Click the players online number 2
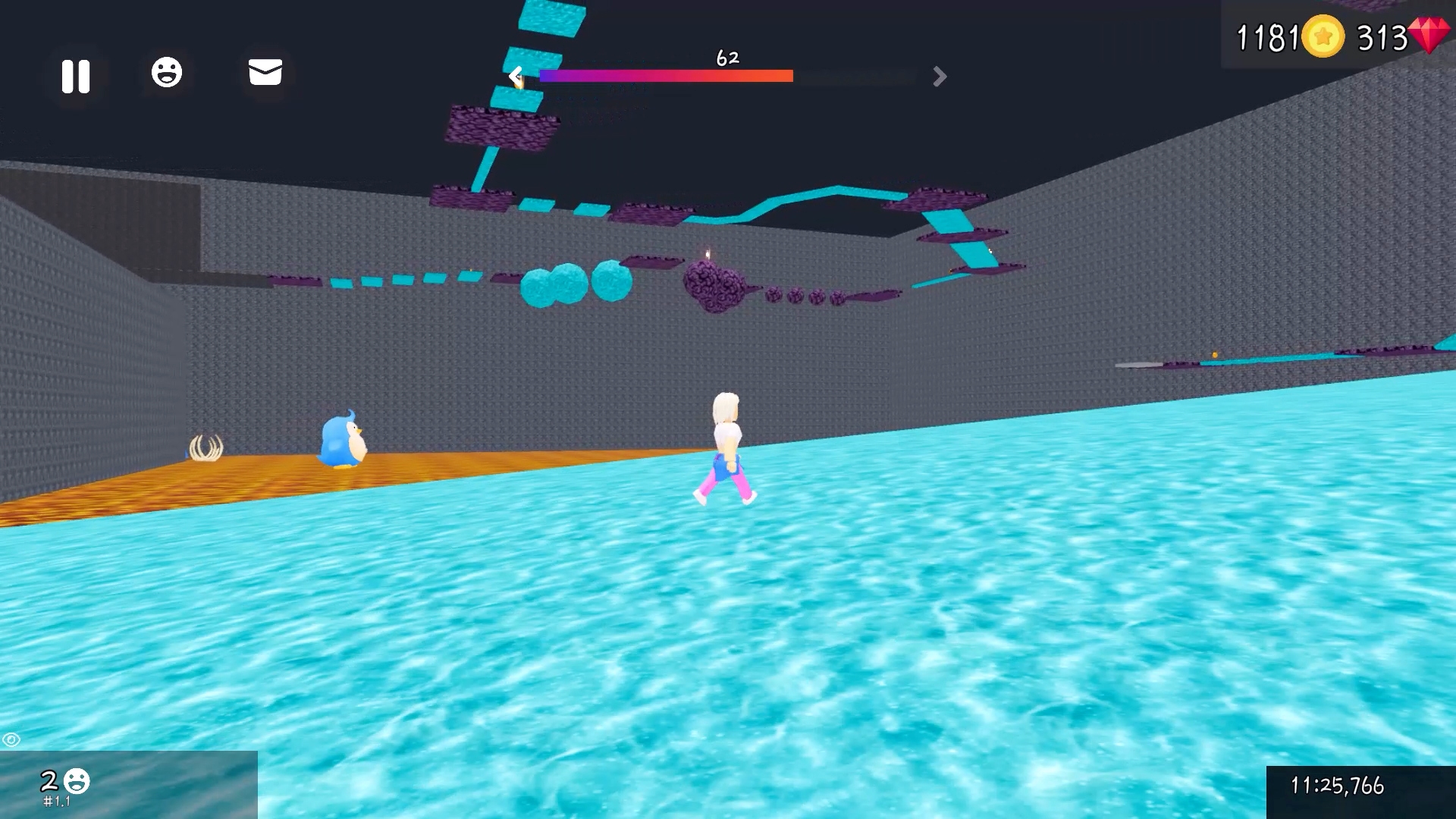This screenshot has width=1456, height=819. pos(49,780)
